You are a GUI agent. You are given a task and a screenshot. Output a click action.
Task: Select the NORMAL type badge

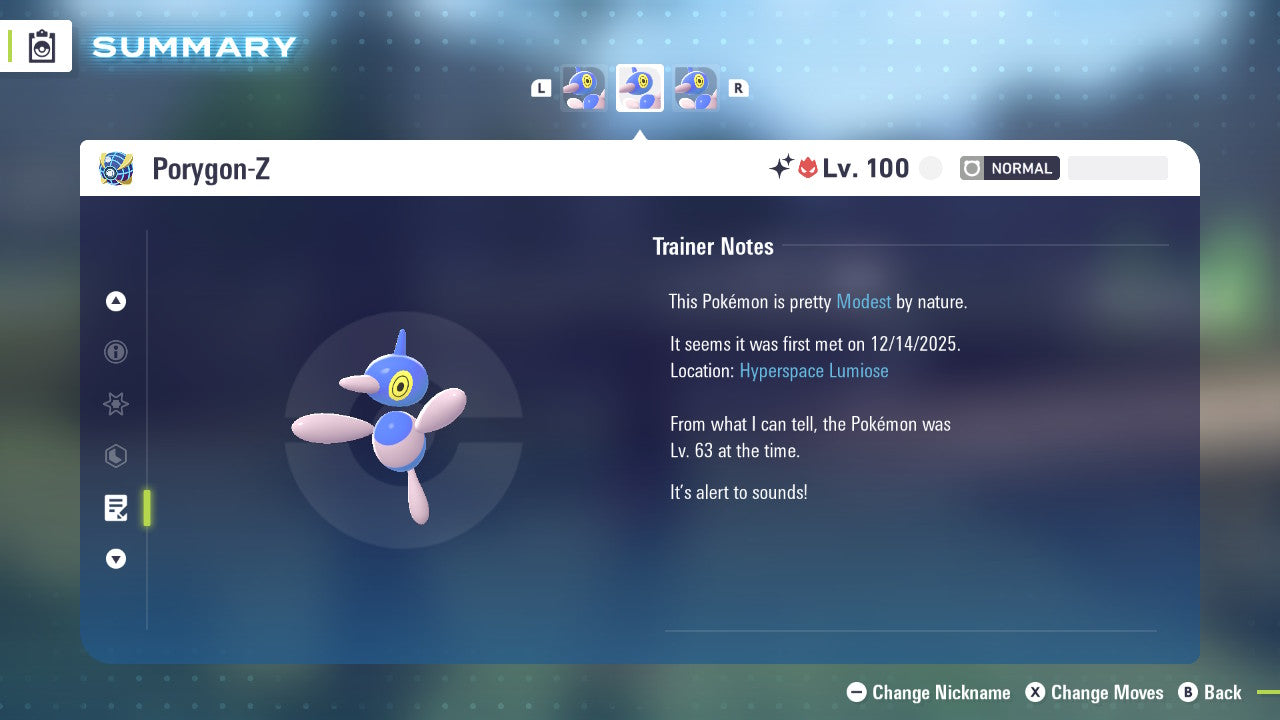1009,168
